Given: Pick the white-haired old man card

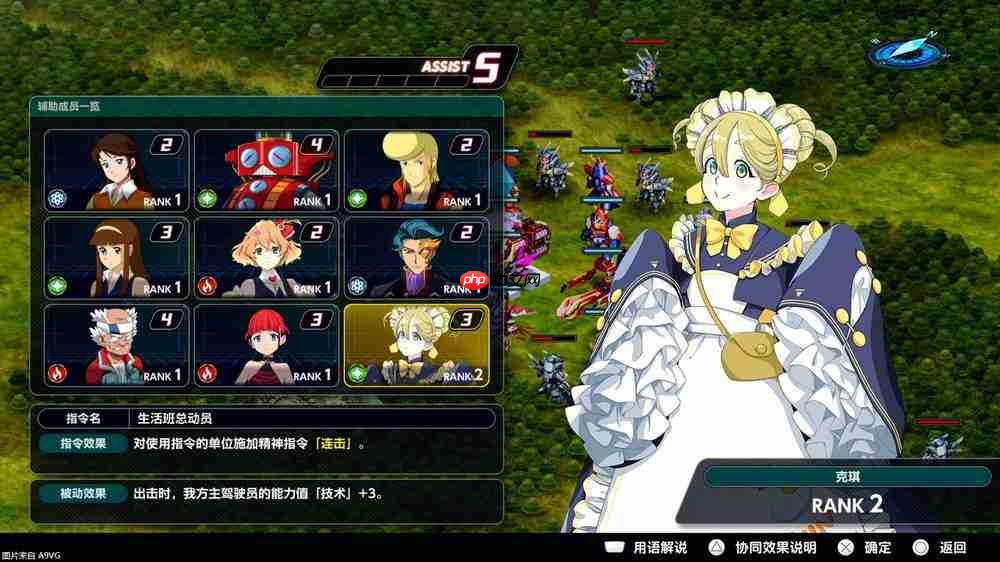Looking at the screenshot, I should tap(116, 345).
